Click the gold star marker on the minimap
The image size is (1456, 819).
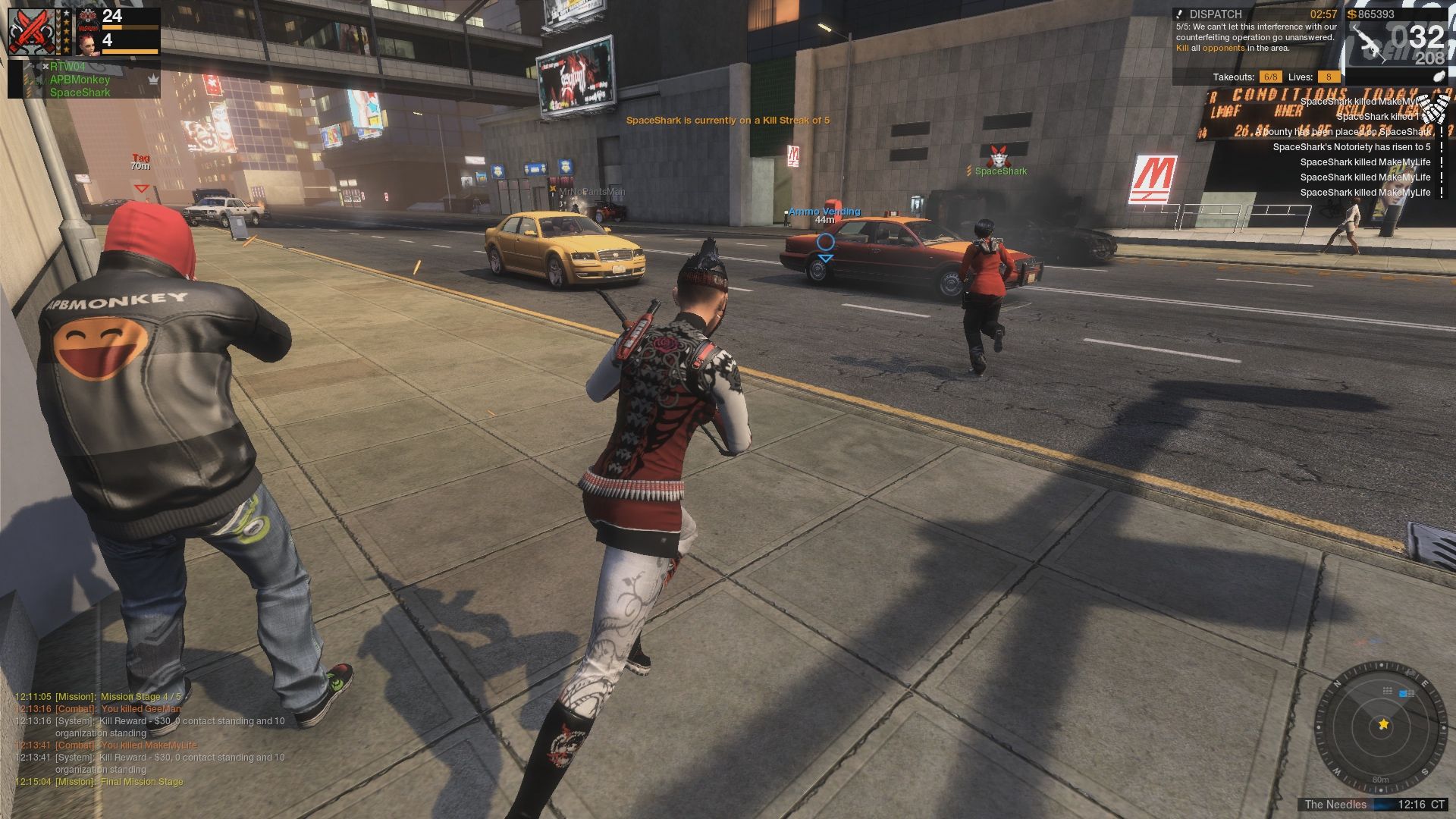[1383, 725]
